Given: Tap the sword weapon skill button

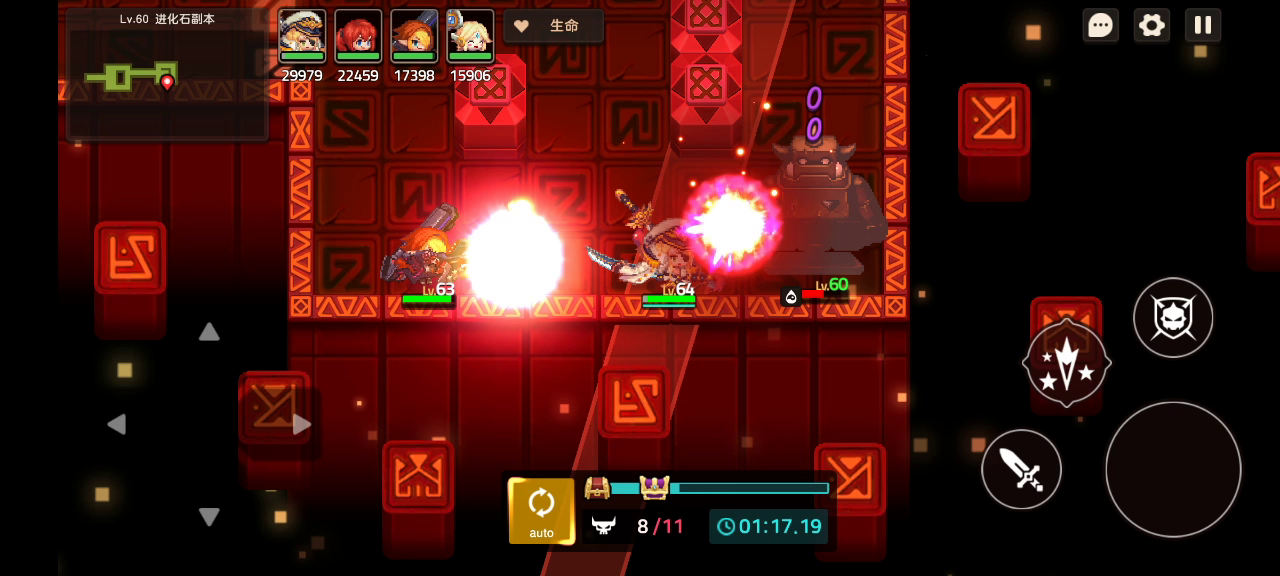Looking at the screenshot, I should pyautogui.click(x=1021, y=469).
